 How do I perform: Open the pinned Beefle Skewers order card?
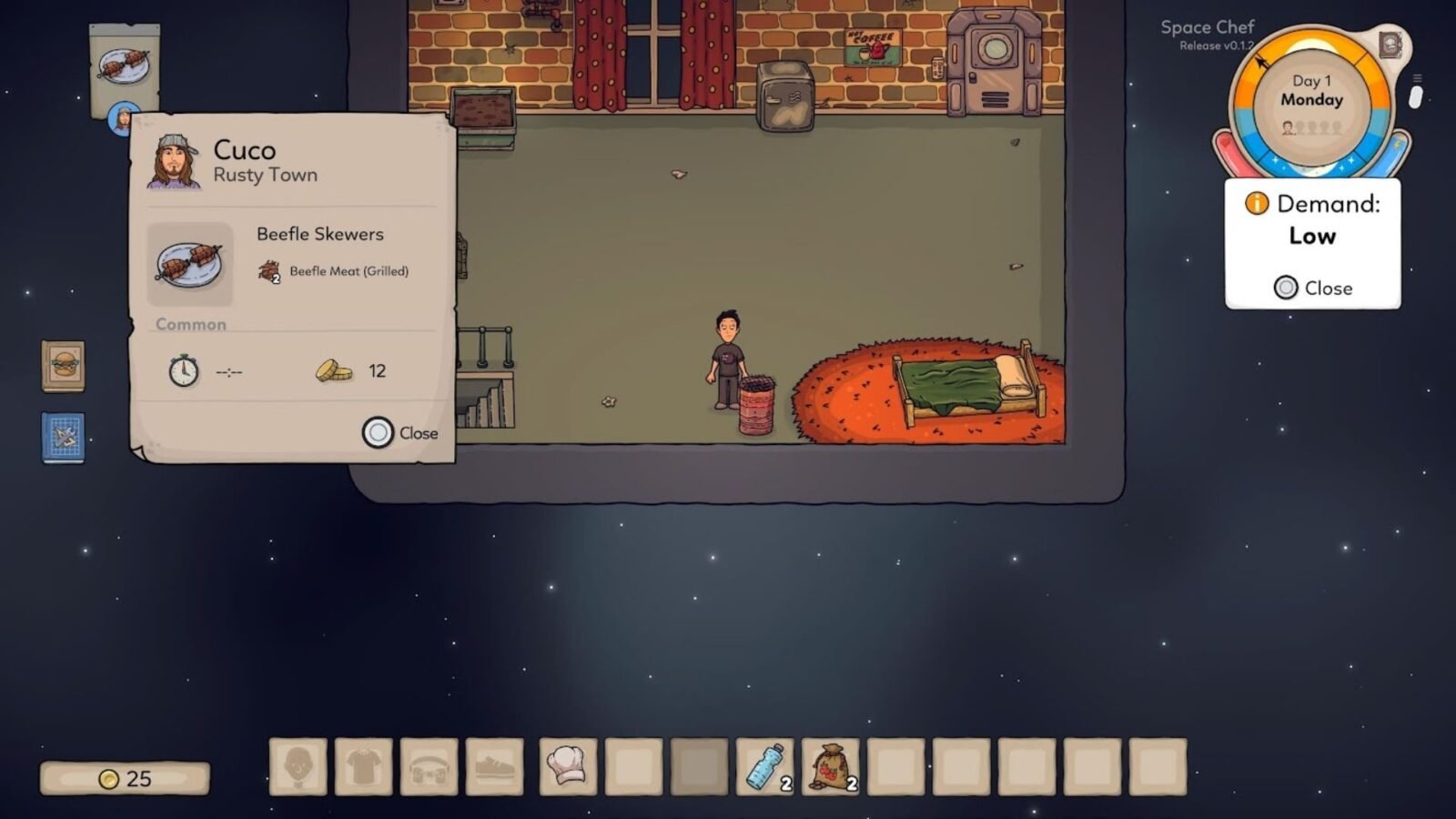click(125, 66)
